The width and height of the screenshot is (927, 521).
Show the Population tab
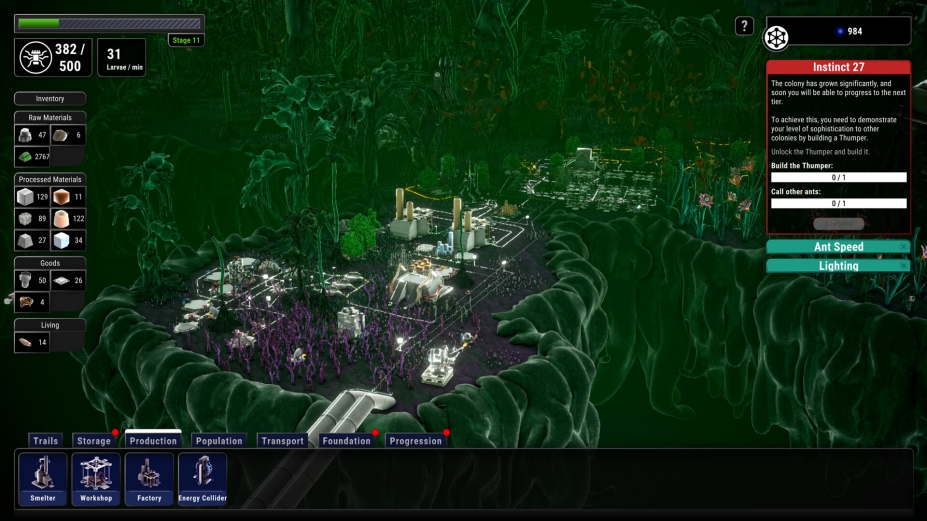coord(219,441)
